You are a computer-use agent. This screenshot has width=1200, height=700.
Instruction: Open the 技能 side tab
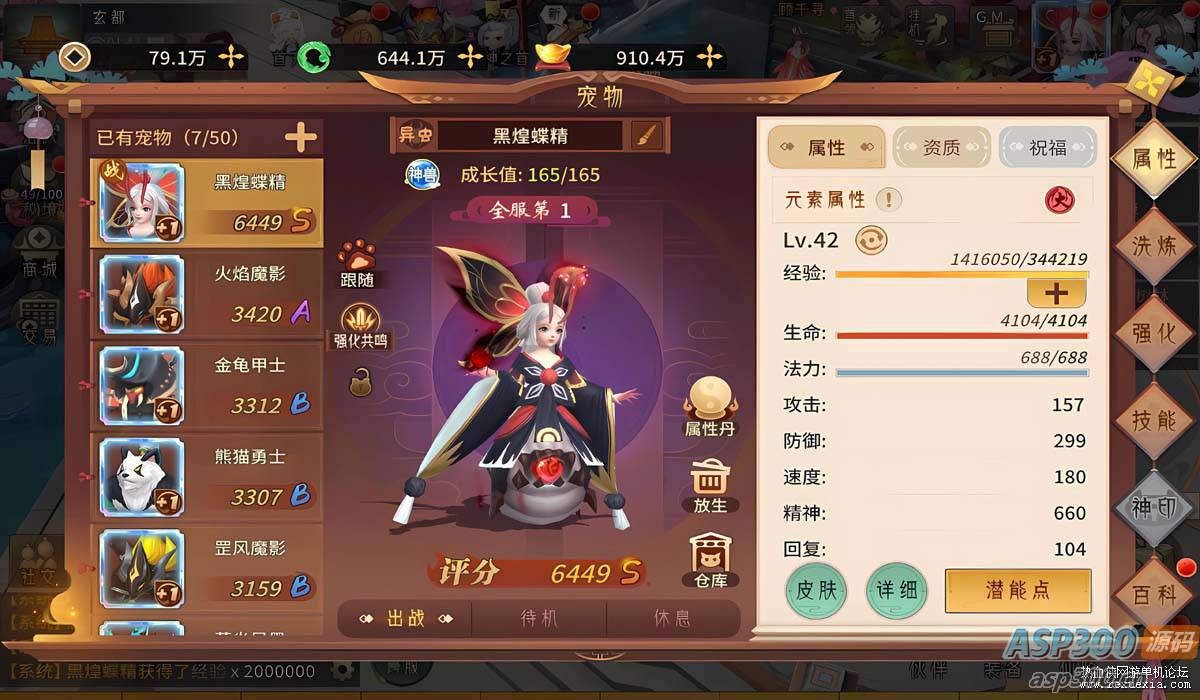pyautogui.click(x=1153, y=420)
